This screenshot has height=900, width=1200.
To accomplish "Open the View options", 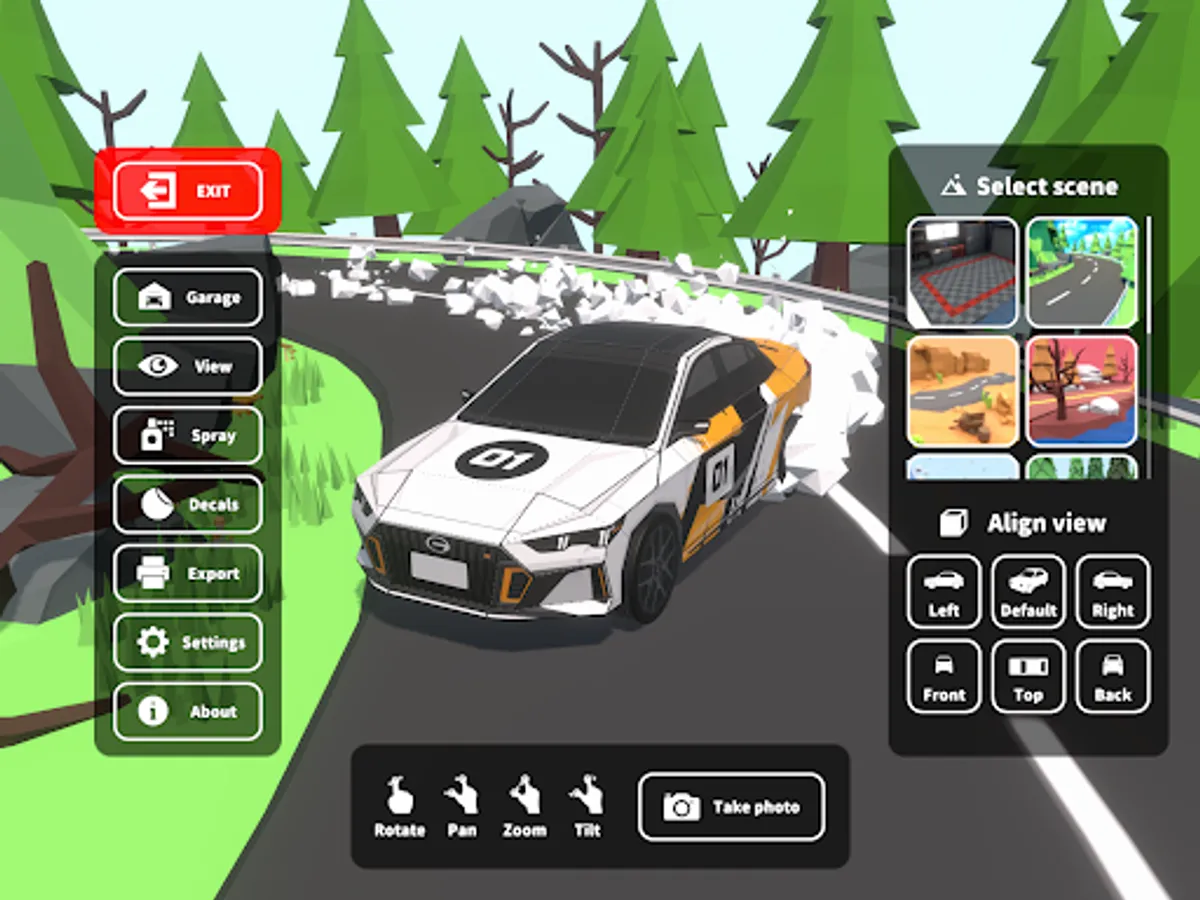I will pyautogui.click(x=188, y=366).
